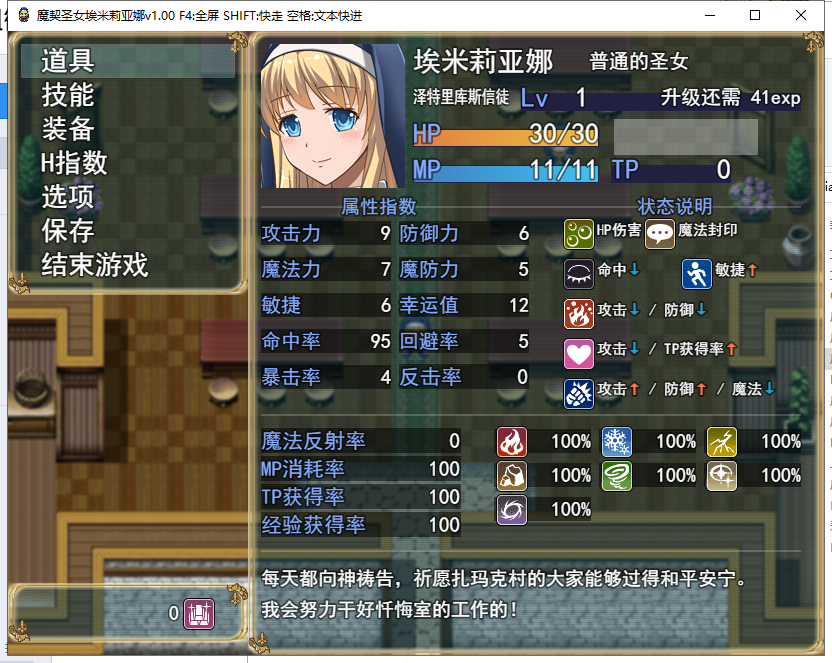
Task: Choose the H指数 menu entry
Action: (x=74, y=163)
